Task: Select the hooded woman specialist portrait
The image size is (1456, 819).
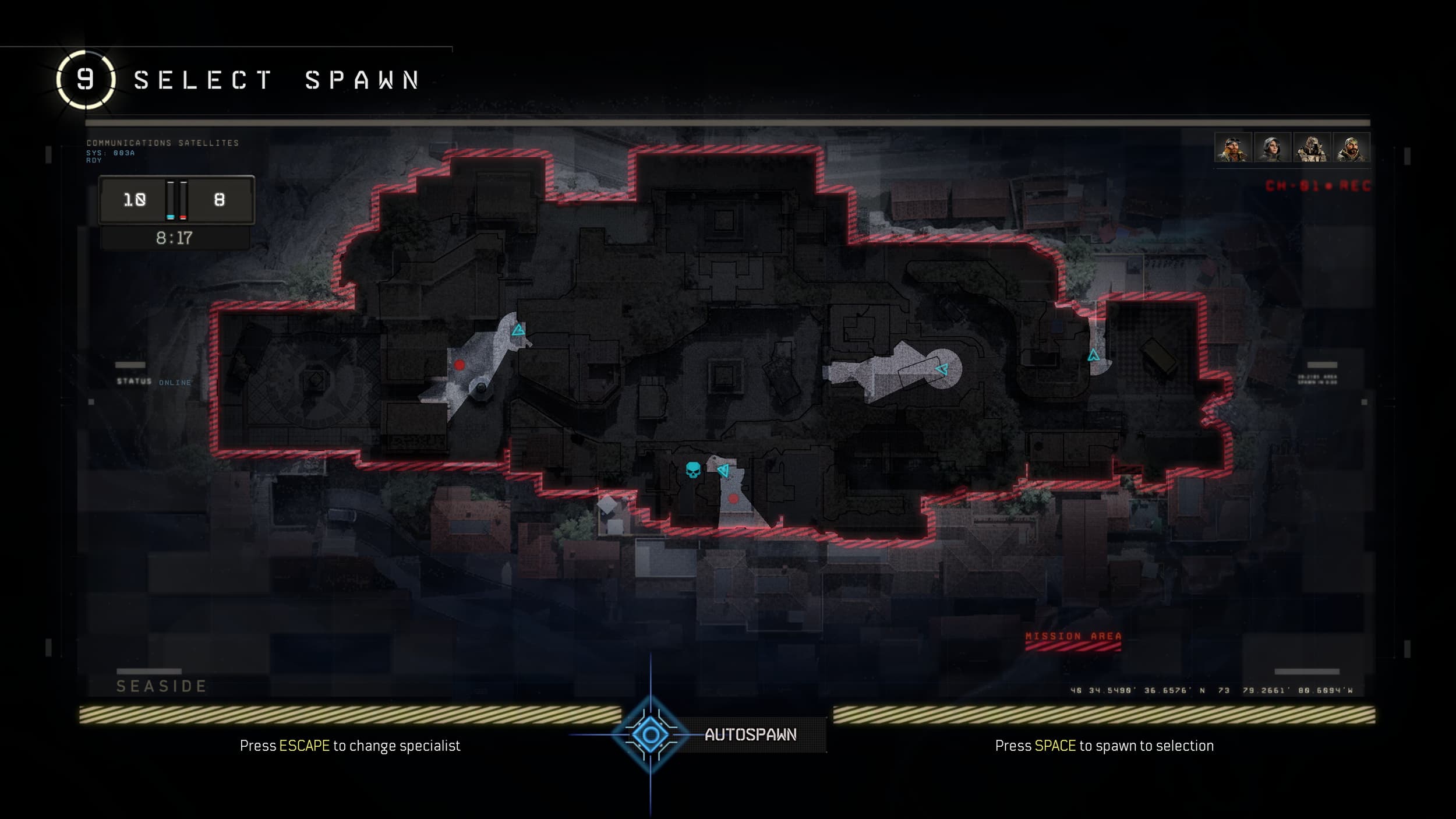Action: tap(1272, 148)
